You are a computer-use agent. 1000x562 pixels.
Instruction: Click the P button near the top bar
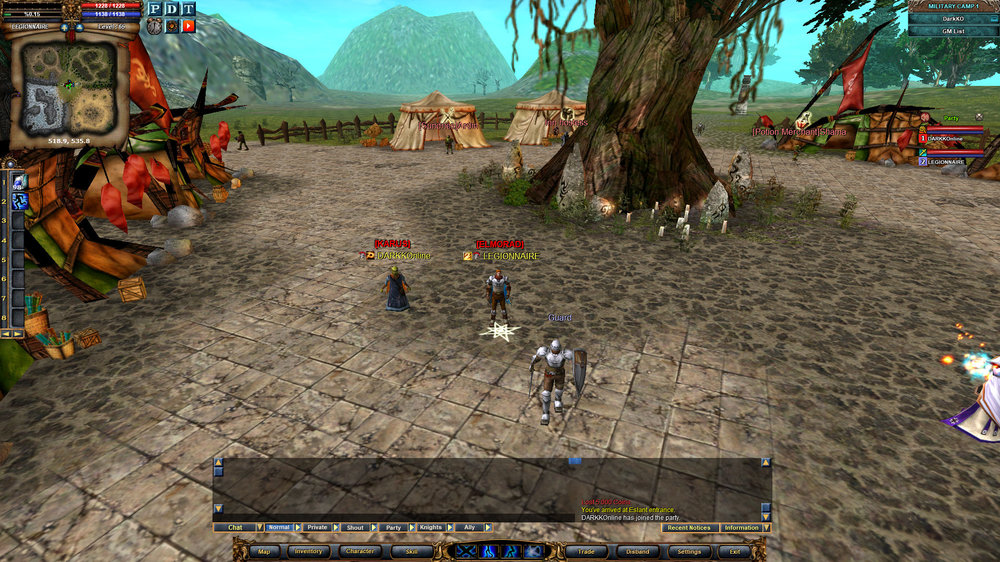[154, 9]
